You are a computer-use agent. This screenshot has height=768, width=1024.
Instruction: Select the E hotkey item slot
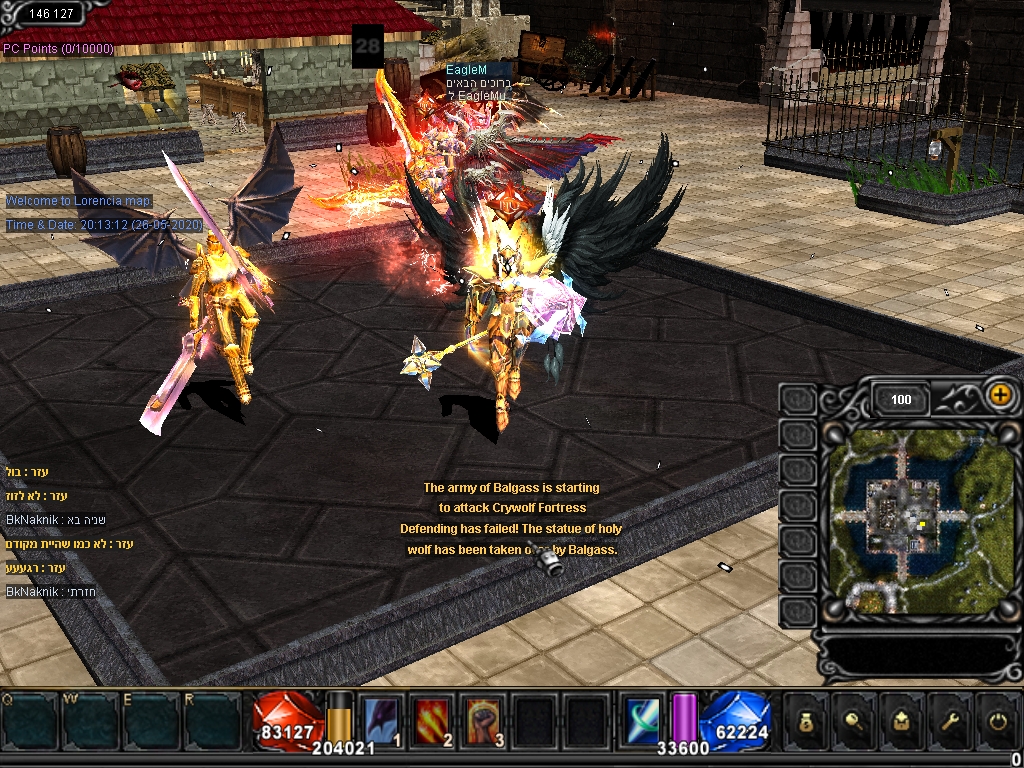pyautogui.click(x=152, y=720)
